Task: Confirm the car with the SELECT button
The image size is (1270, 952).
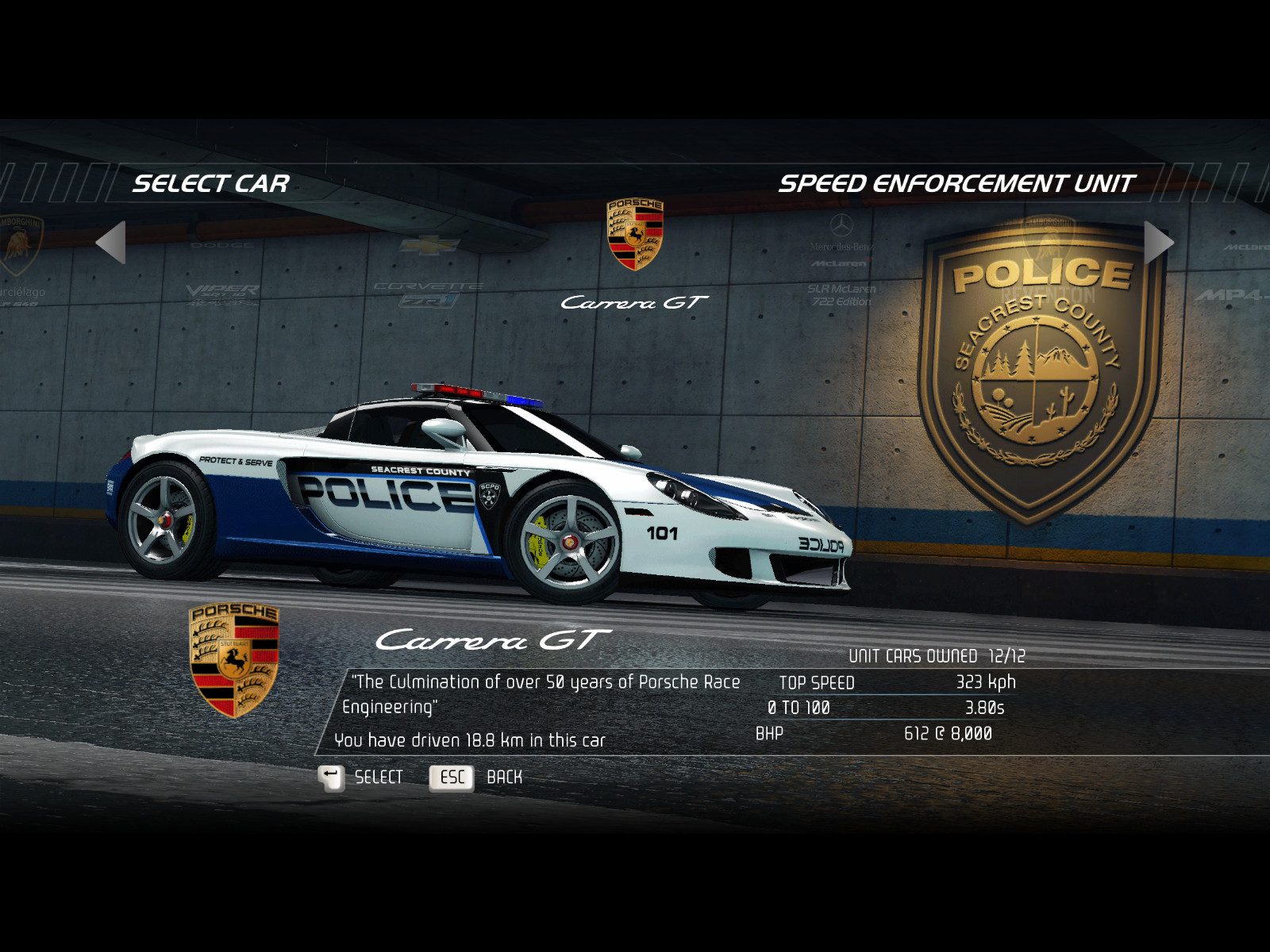Action: tap(361, 777)
